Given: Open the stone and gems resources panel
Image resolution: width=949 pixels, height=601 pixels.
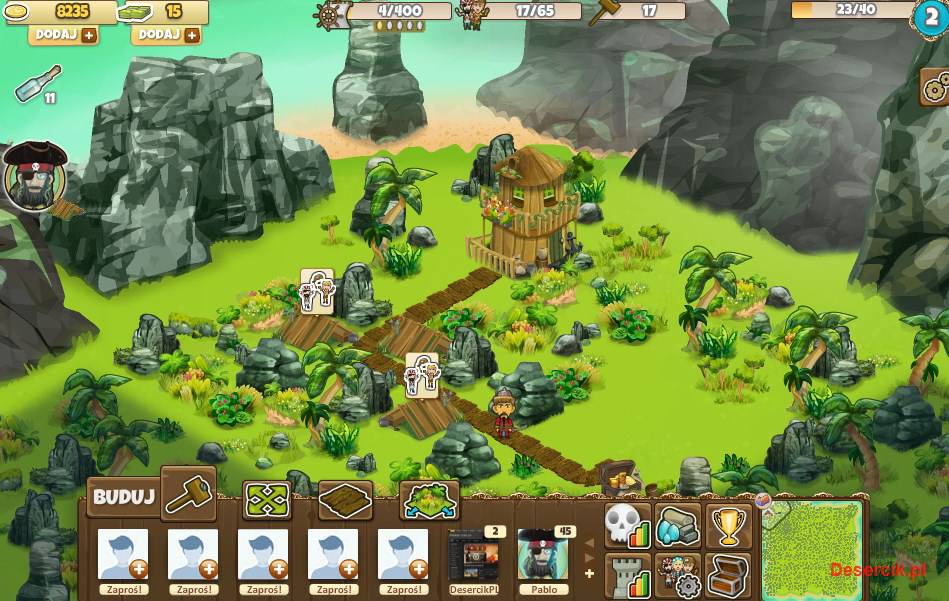Looking at the screenshot, I should click(678, 526).
